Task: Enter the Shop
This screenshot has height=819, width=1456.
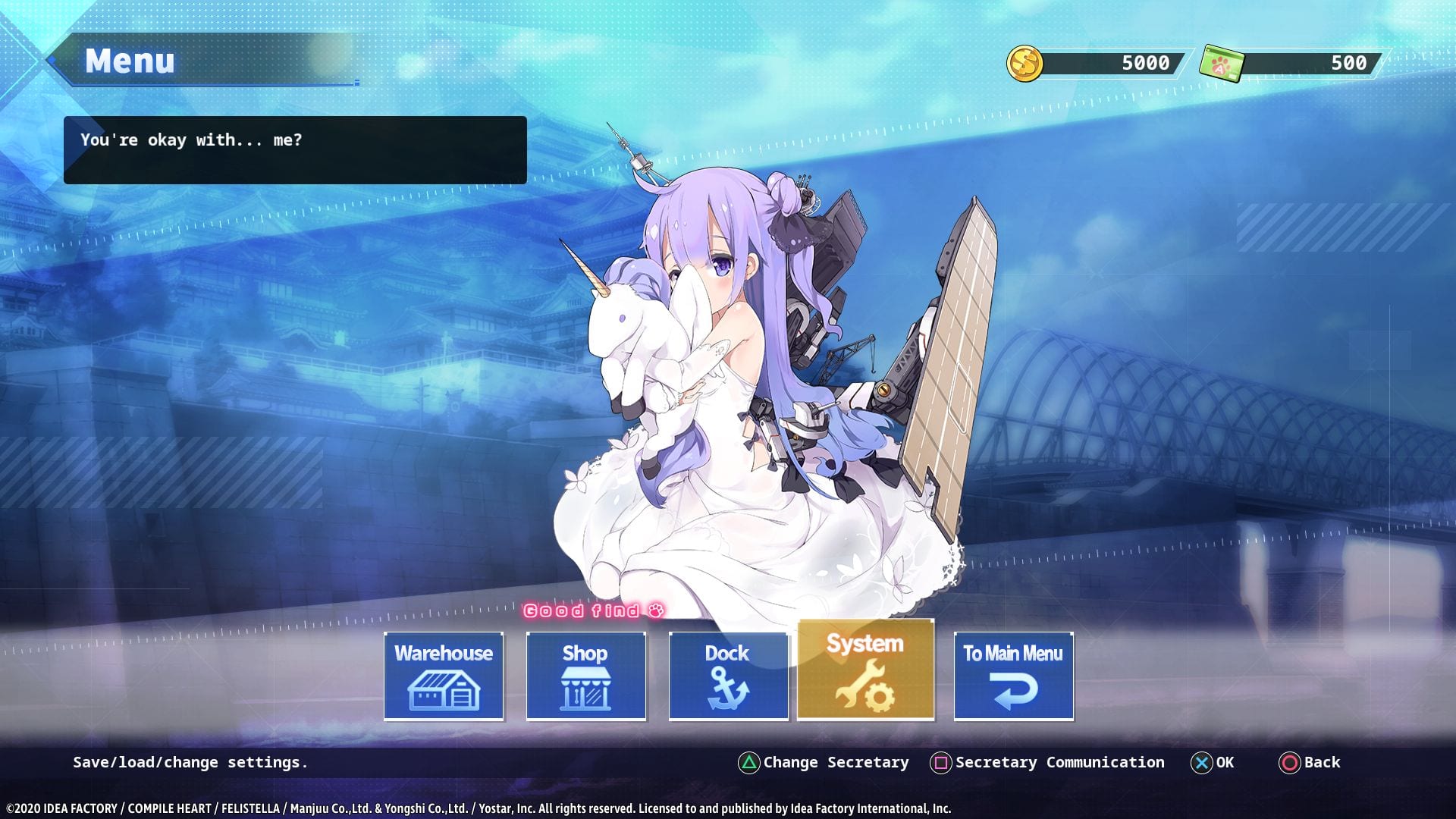Action: [585, 676]
